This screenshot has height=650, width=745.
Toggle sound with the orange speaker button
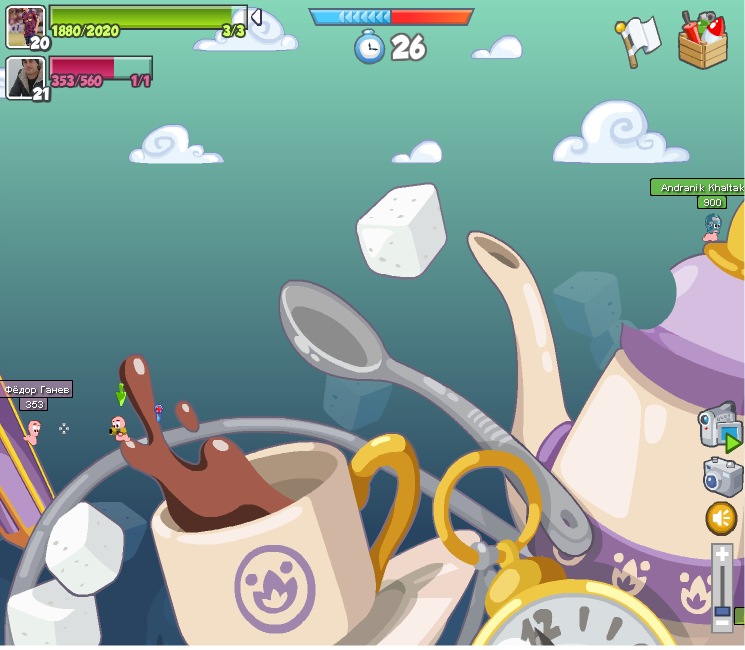tap(721, 518)
